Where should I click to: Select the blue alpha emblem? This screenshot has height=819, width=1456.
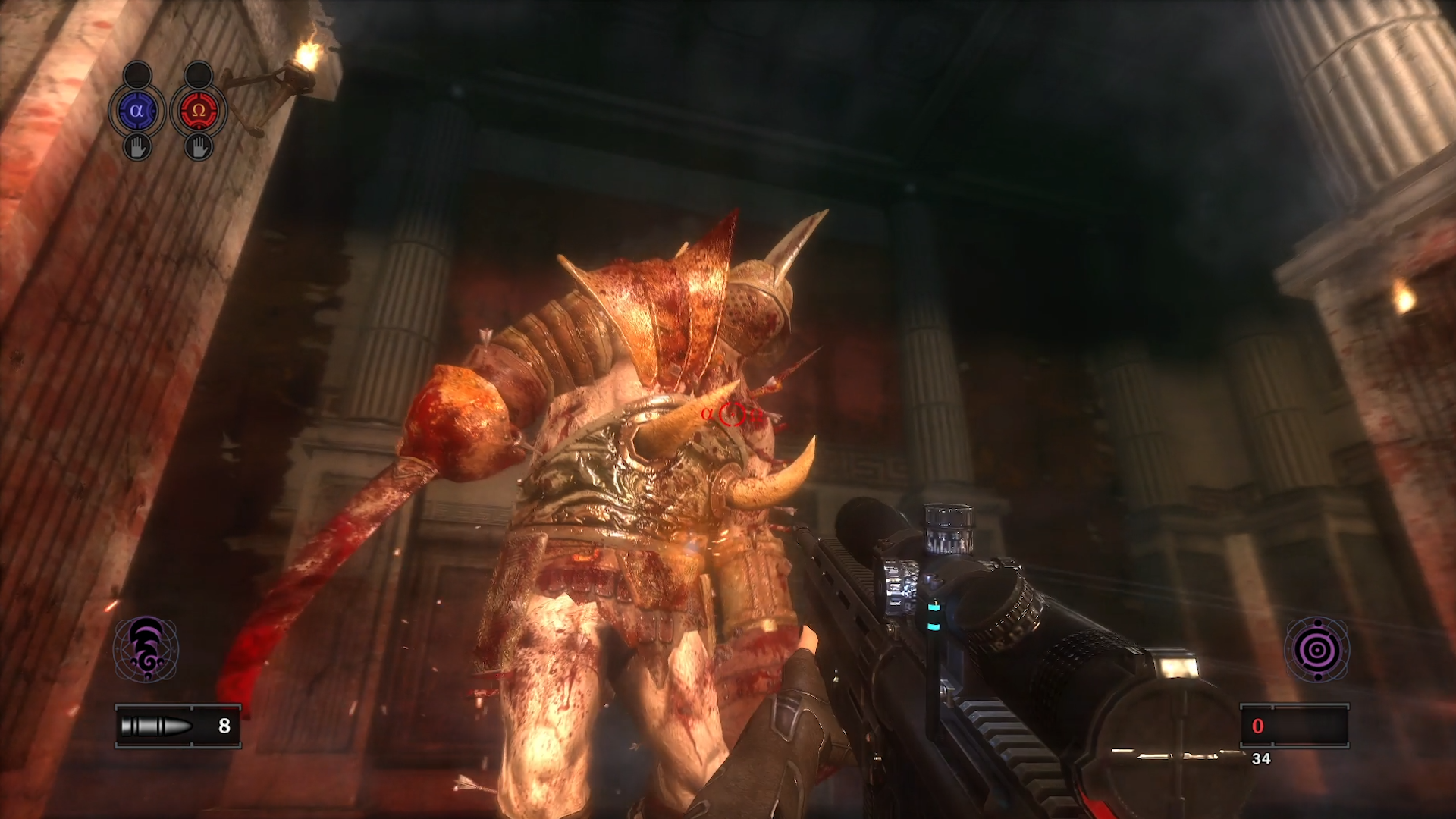pos(136,111)
